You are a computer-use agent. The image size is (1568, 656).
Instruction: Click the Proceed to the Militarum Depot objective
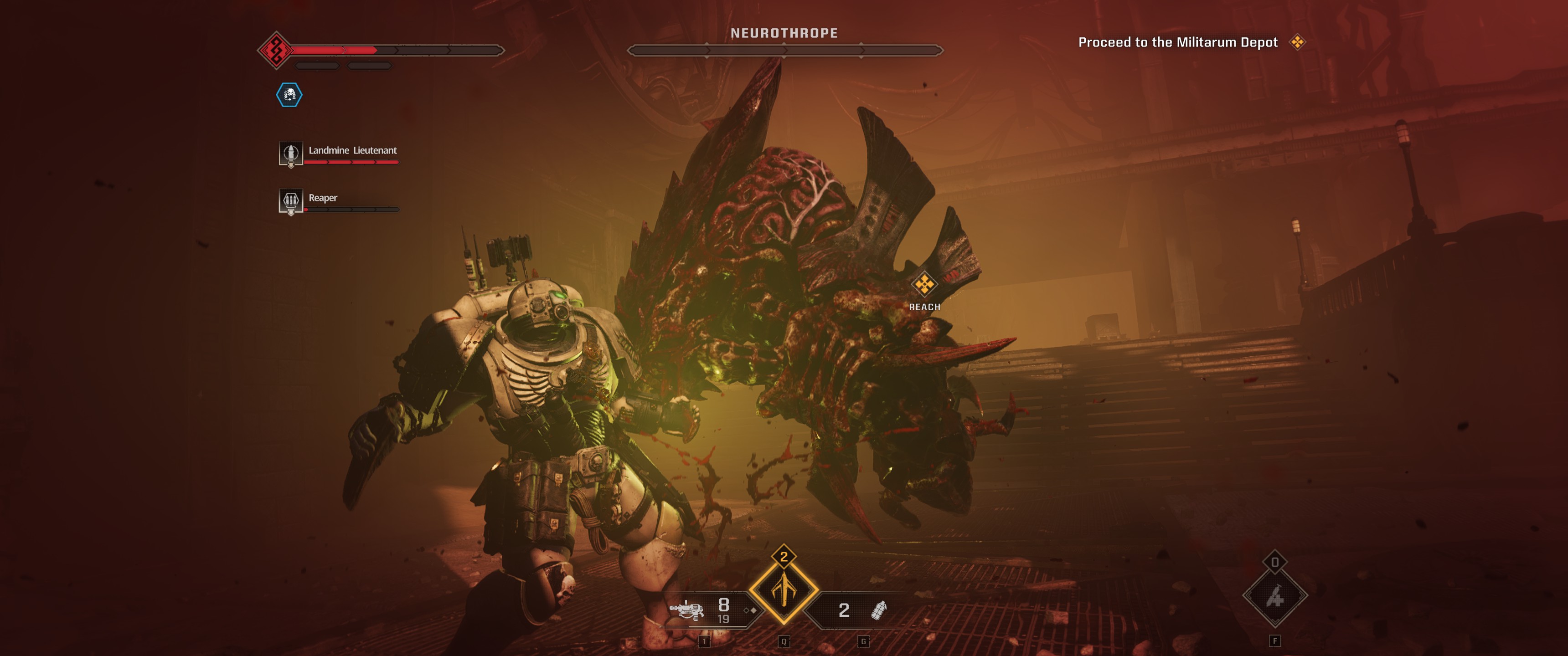click(x=1177, y=42)
